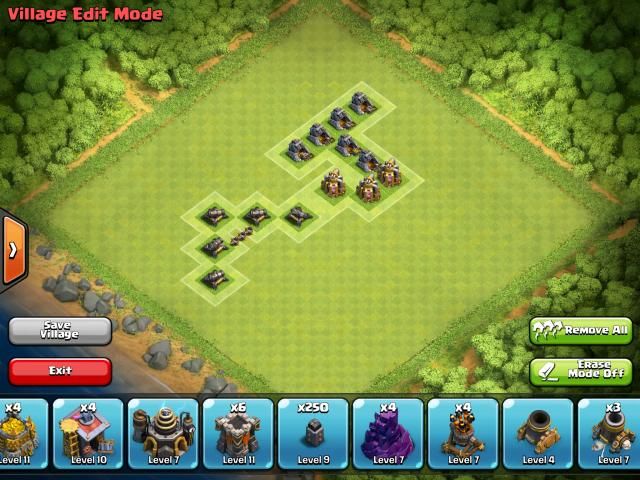Select the Level 4 mortar
640x480 pixels.
coord(538,433)
